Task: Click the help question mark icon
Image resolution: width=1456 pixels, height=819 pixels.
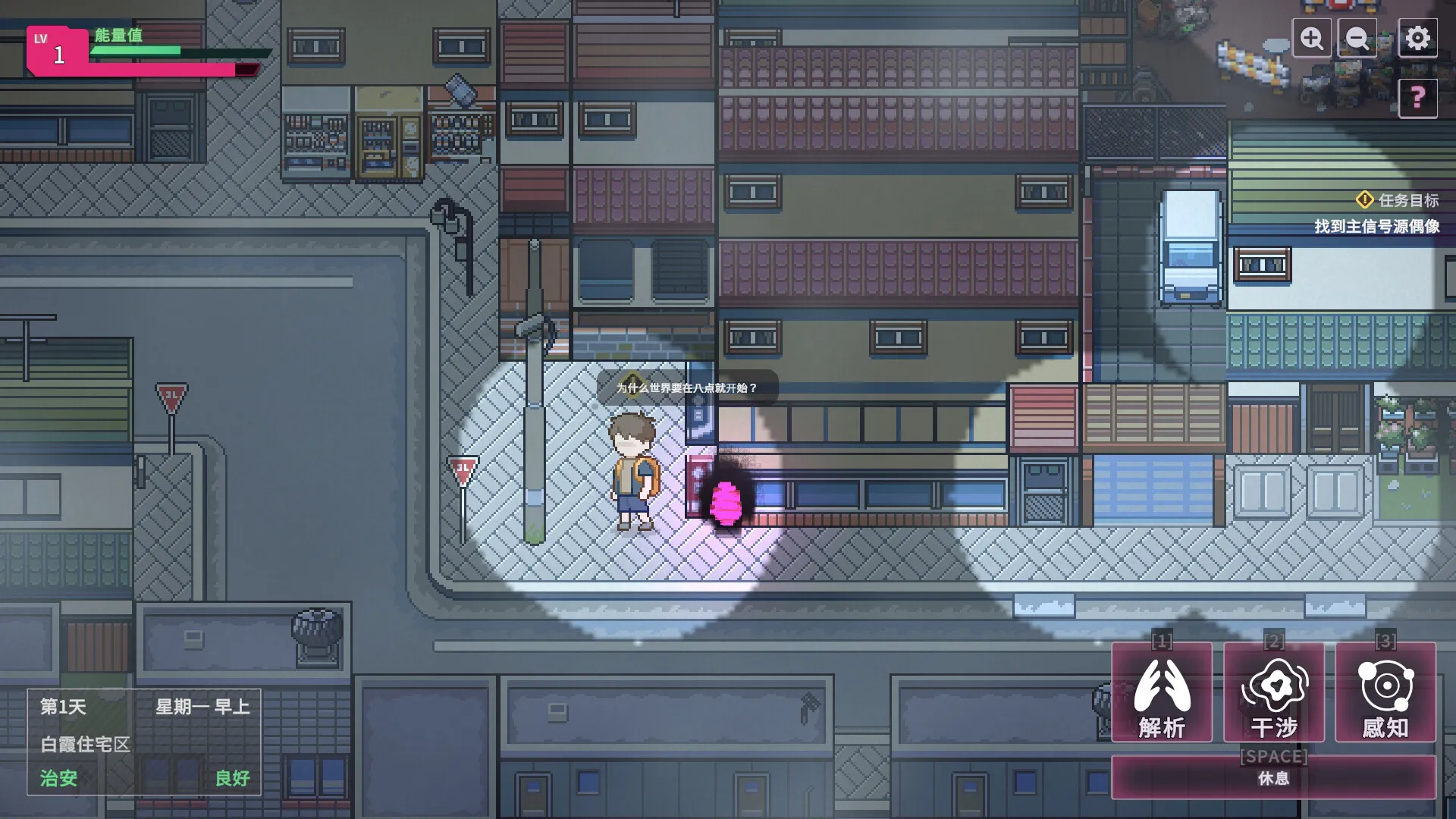Action: (1417, 97)
